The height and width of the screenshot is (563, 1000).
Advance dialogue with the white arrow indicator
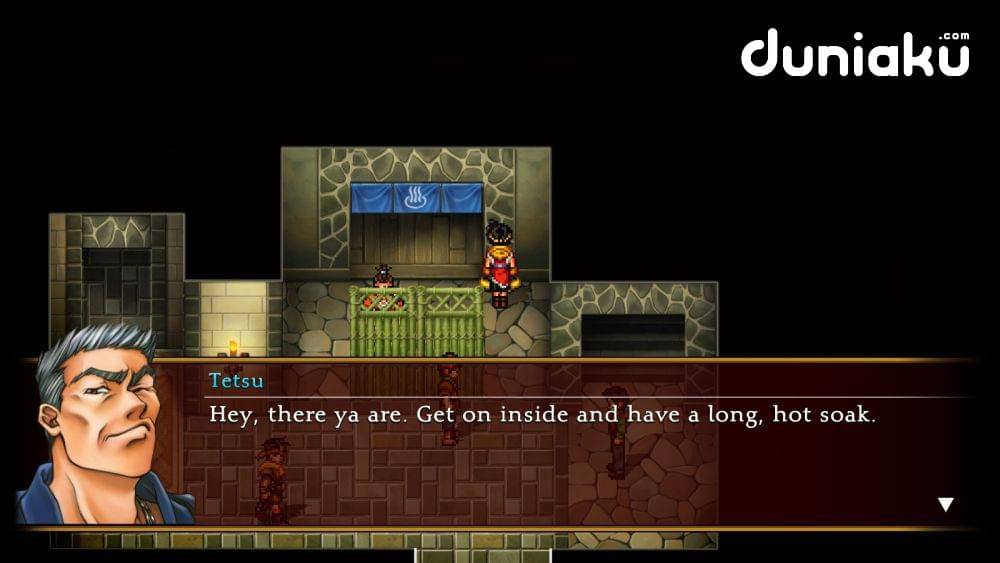(945, 505)
